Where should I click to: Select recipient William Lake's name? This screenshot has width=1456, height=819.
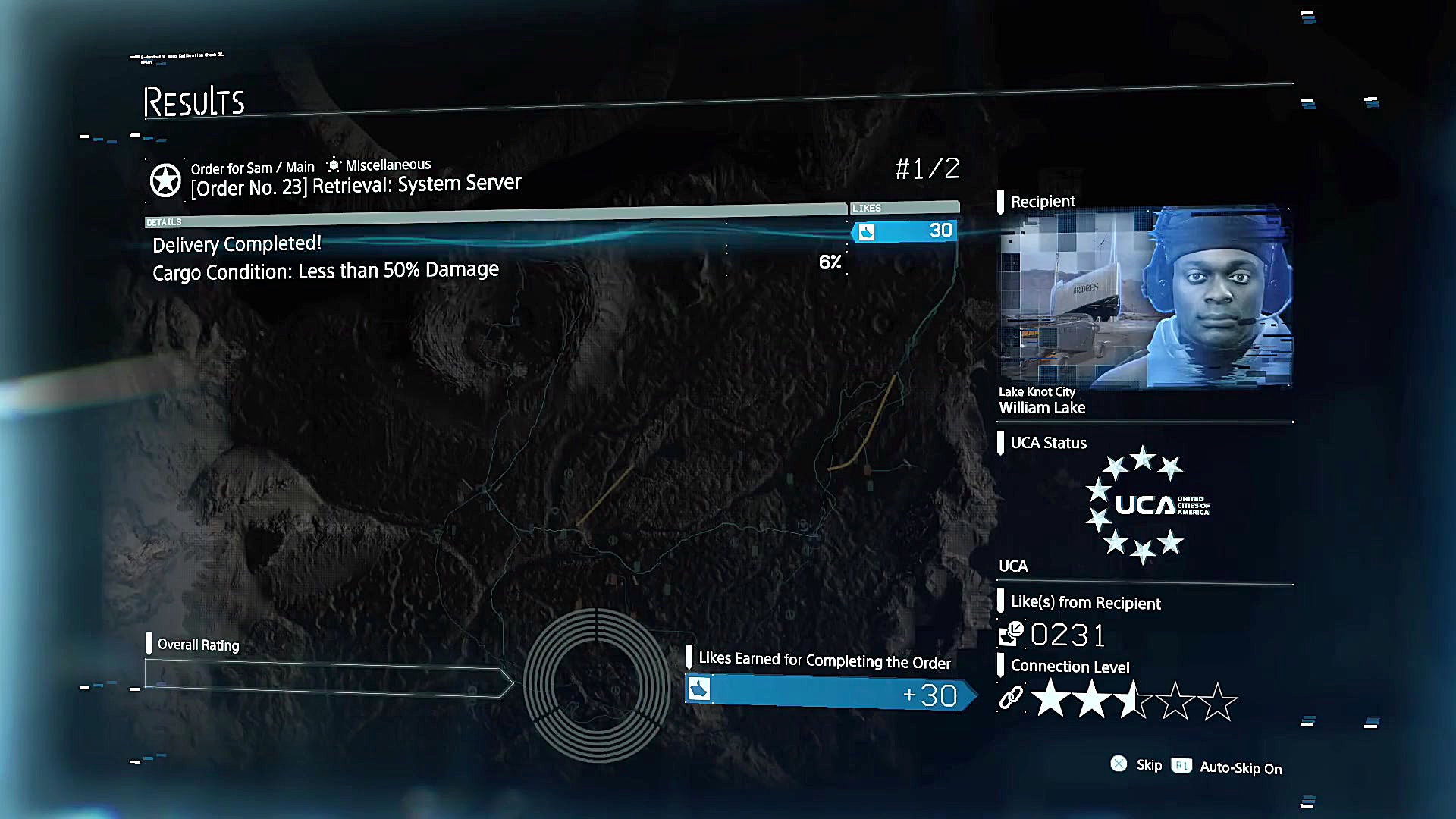point(1043,407)
